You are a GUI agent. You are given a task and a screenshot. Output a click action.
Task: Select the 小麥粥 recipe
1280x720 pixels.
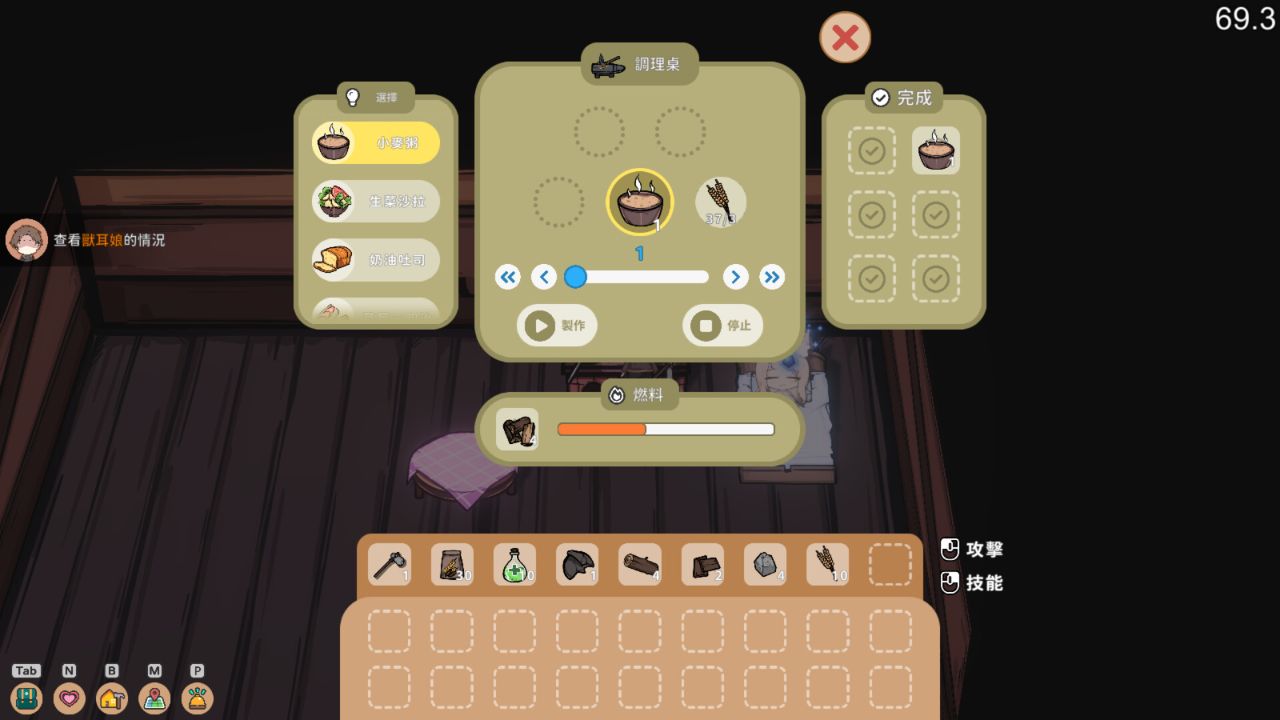click(x=375, y=143)
